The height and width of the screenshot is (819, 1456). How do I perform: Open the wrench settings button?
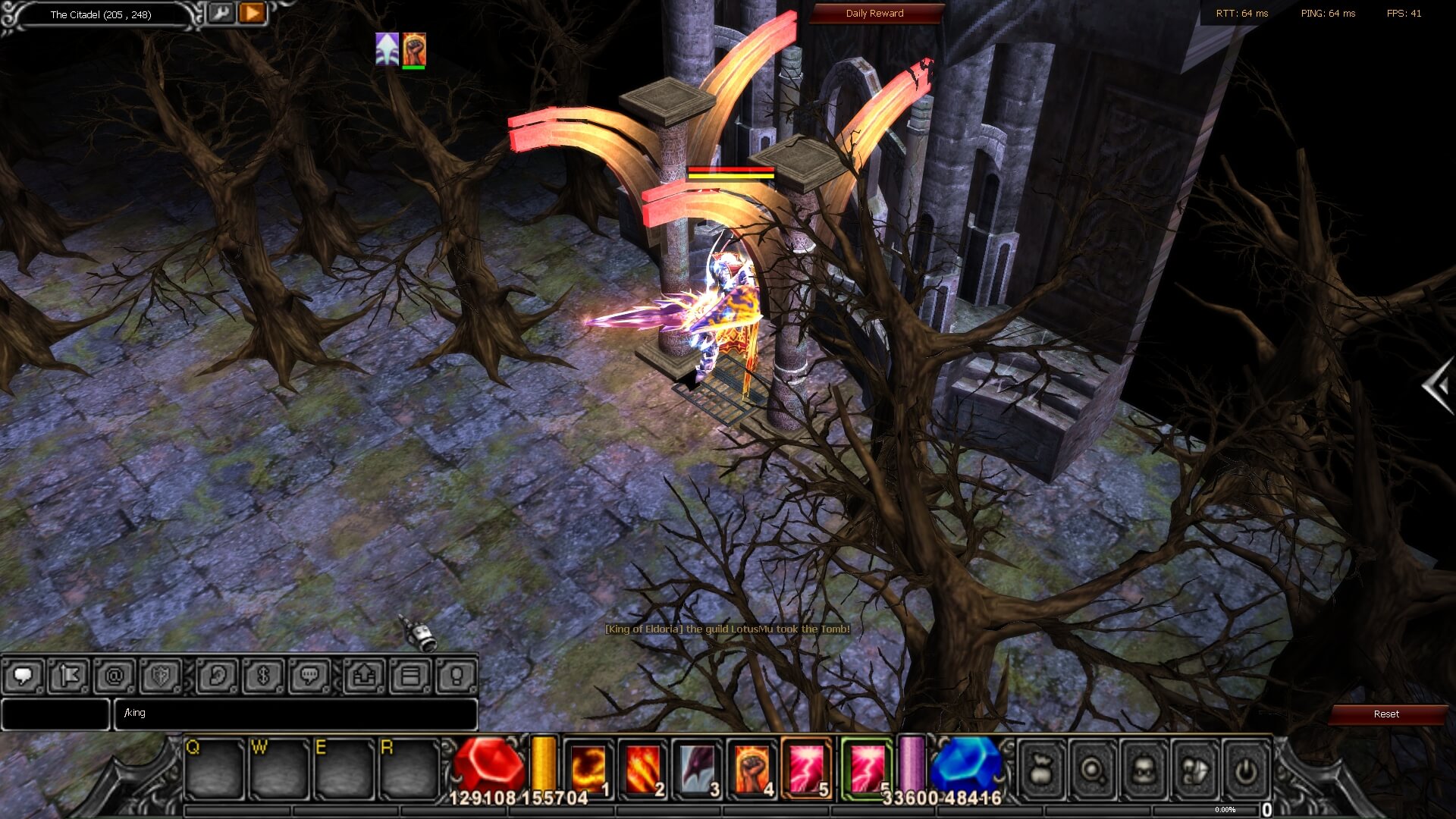[x=220, y=13]
